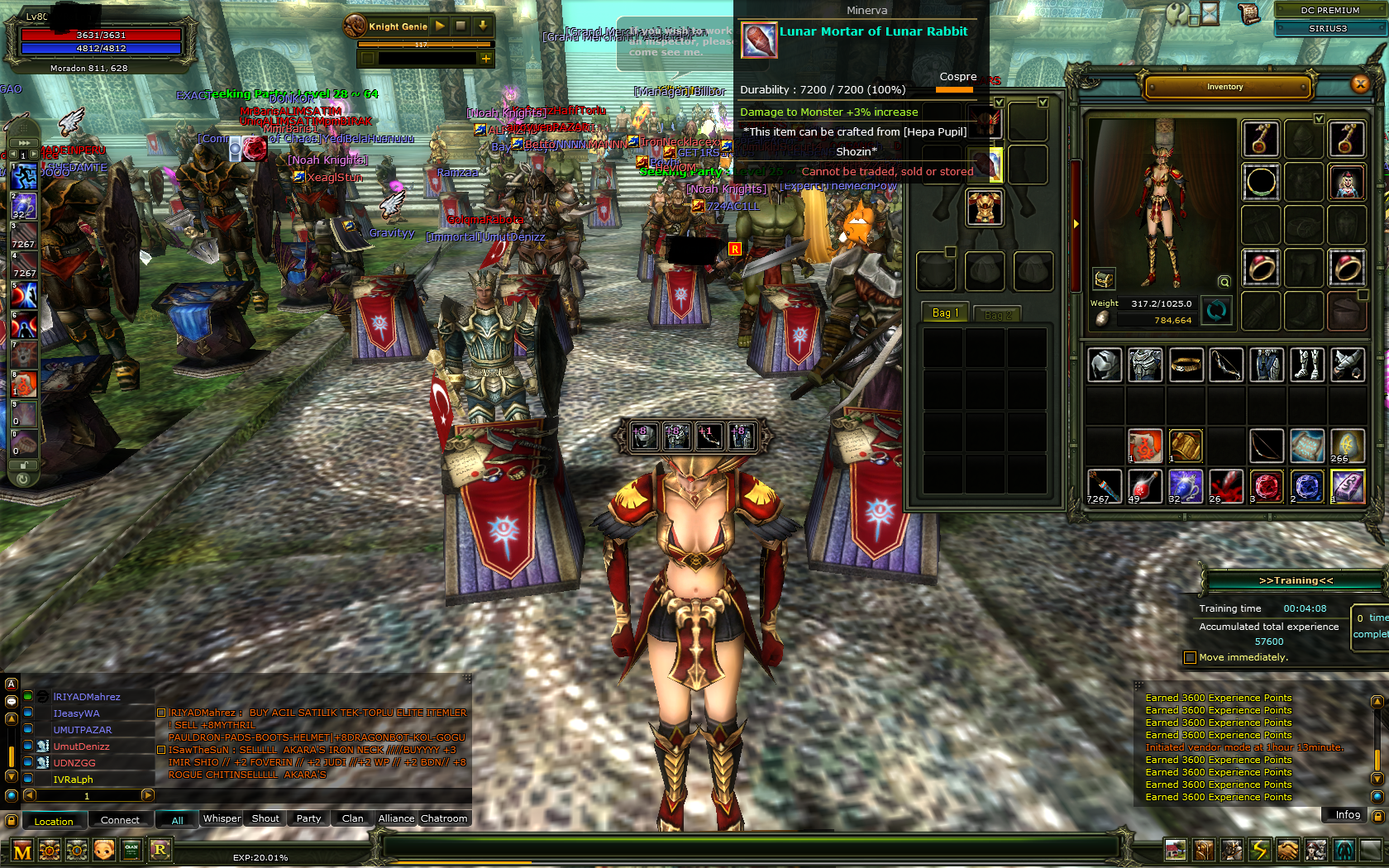Open the Clan notice board icon
The height and width of the screenshot is (868, 1389).
pyautogui.click(x=131, y=850)
